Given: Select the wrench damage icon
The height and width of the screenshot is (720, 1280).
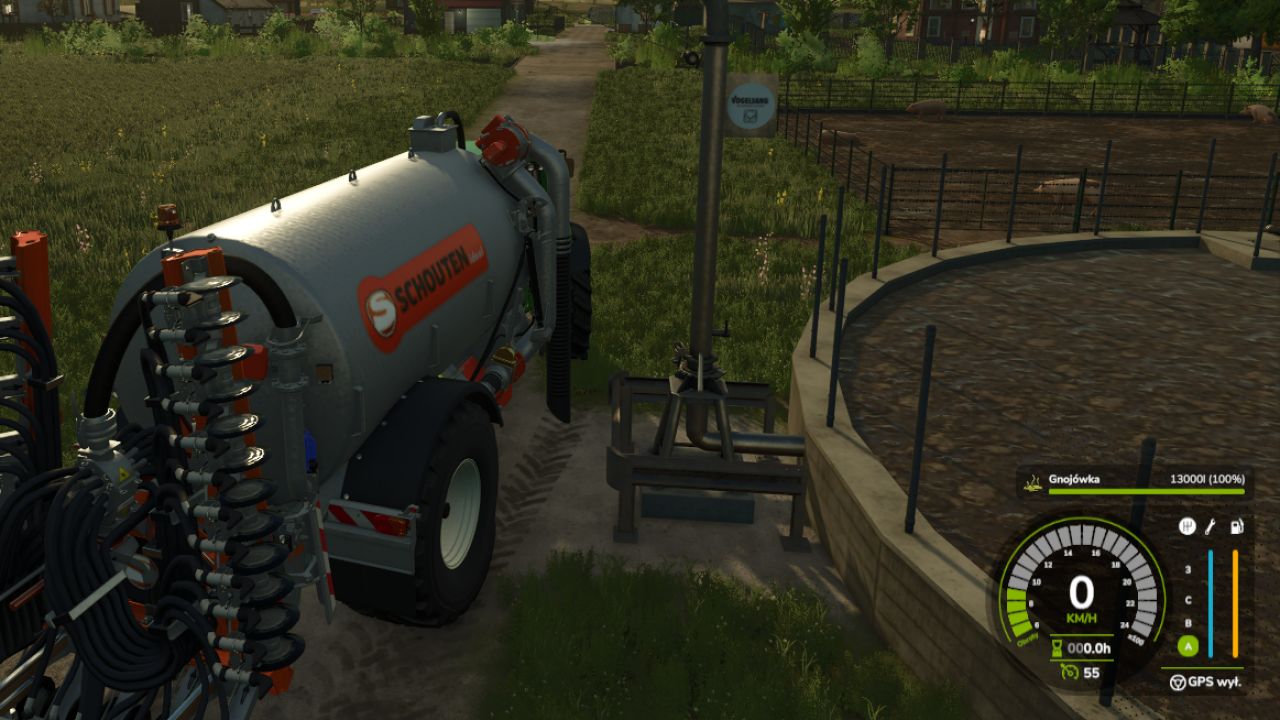Looking at the screenshot, I should [1210, 526].
